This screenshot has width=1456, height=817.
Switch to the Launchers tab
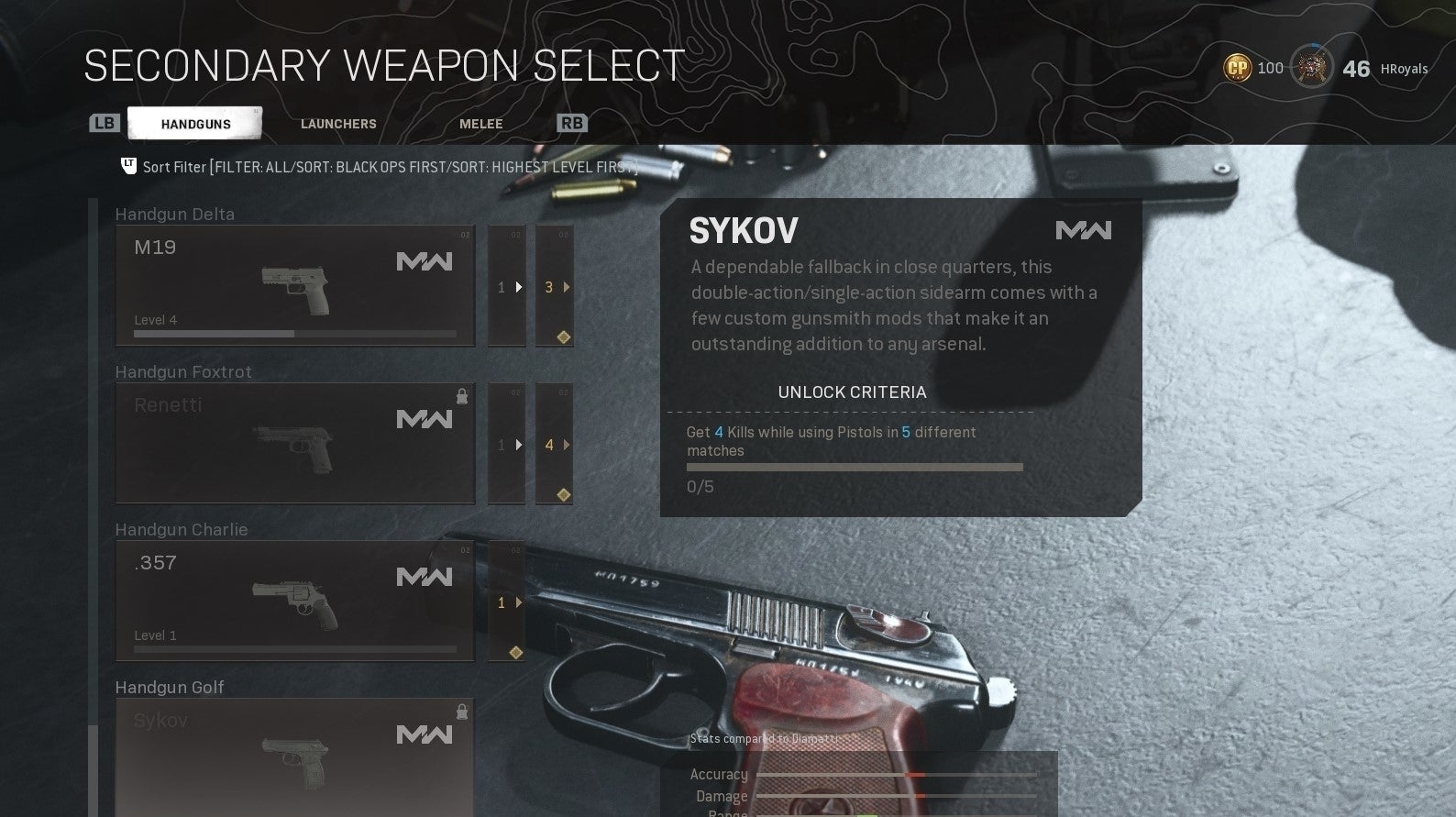click(x=337, y=123)
